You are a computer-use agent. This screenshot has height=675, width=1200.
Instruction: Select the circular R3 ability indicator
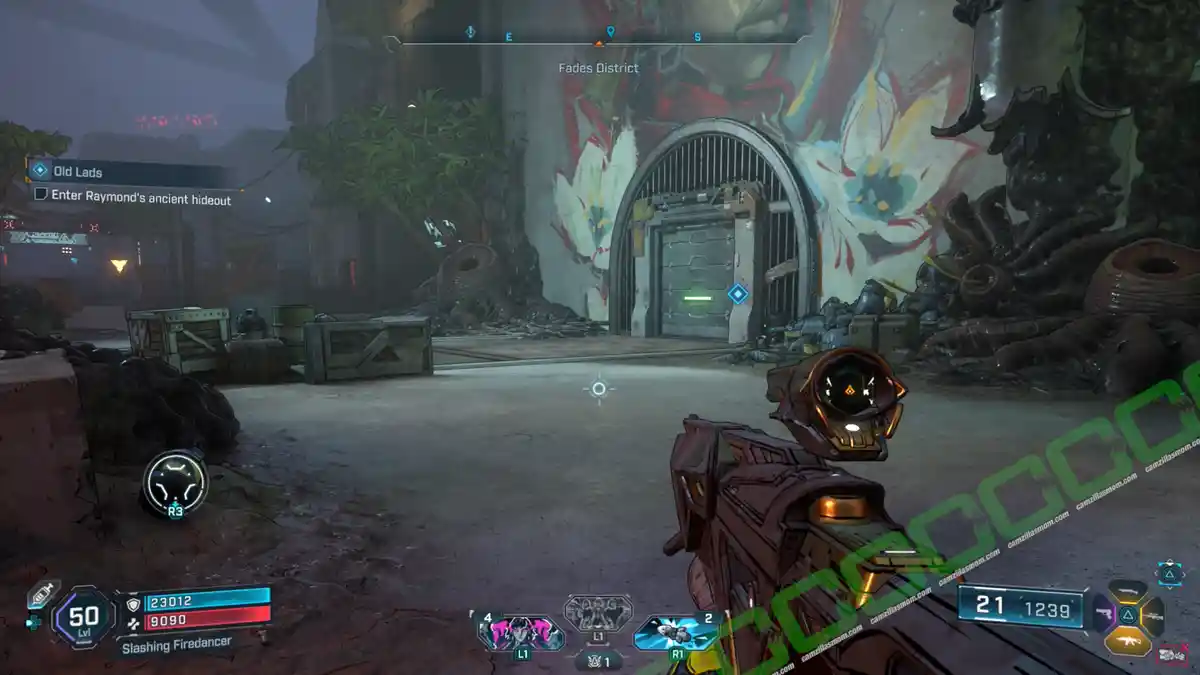coord(175,483)
